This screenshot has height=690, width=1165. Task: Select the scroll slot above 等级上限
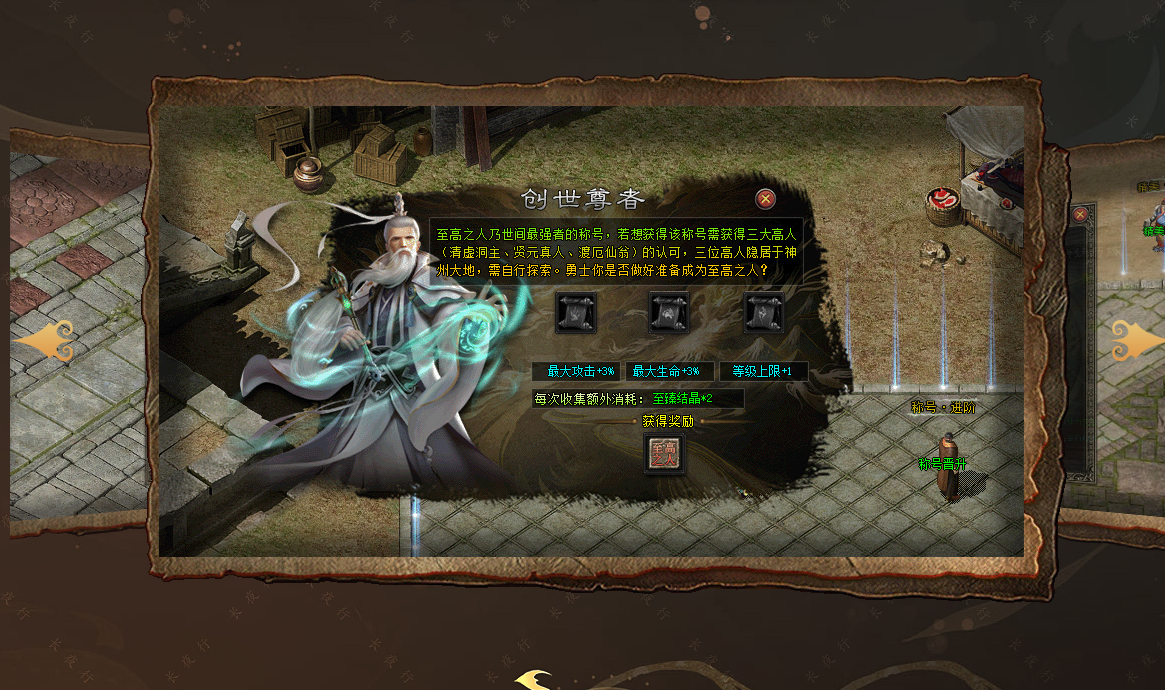coord(764,313)
